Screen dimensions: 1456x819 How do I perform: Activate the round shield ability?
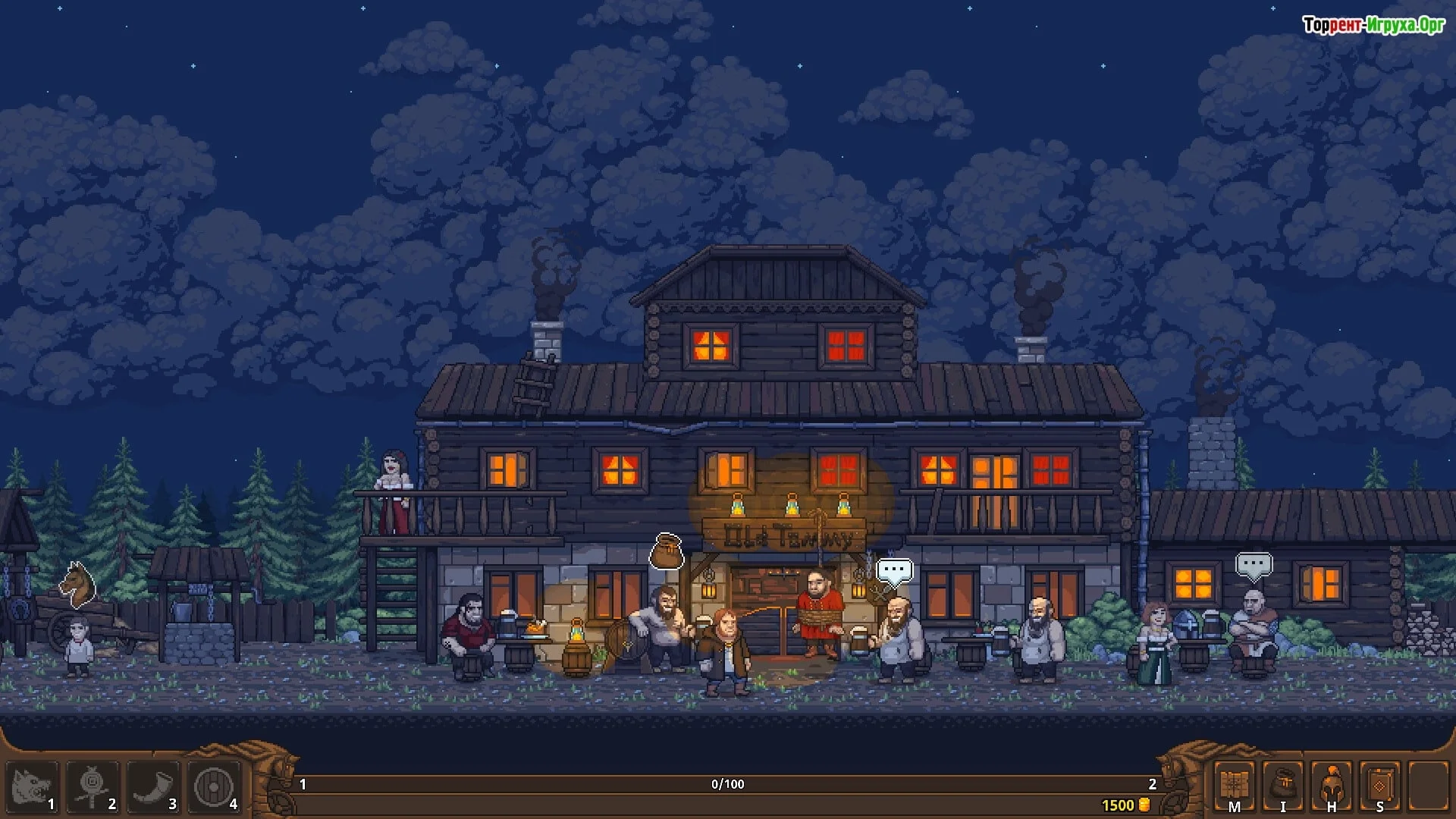point(214,787)
